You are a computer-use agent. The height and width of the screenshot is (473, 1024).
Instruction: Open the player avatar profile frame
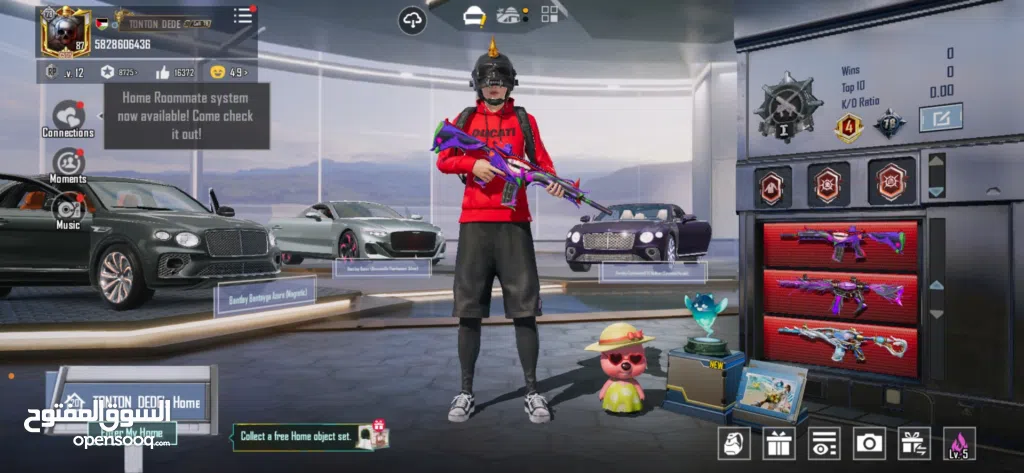pyautogui.click(x=65, y=30)
